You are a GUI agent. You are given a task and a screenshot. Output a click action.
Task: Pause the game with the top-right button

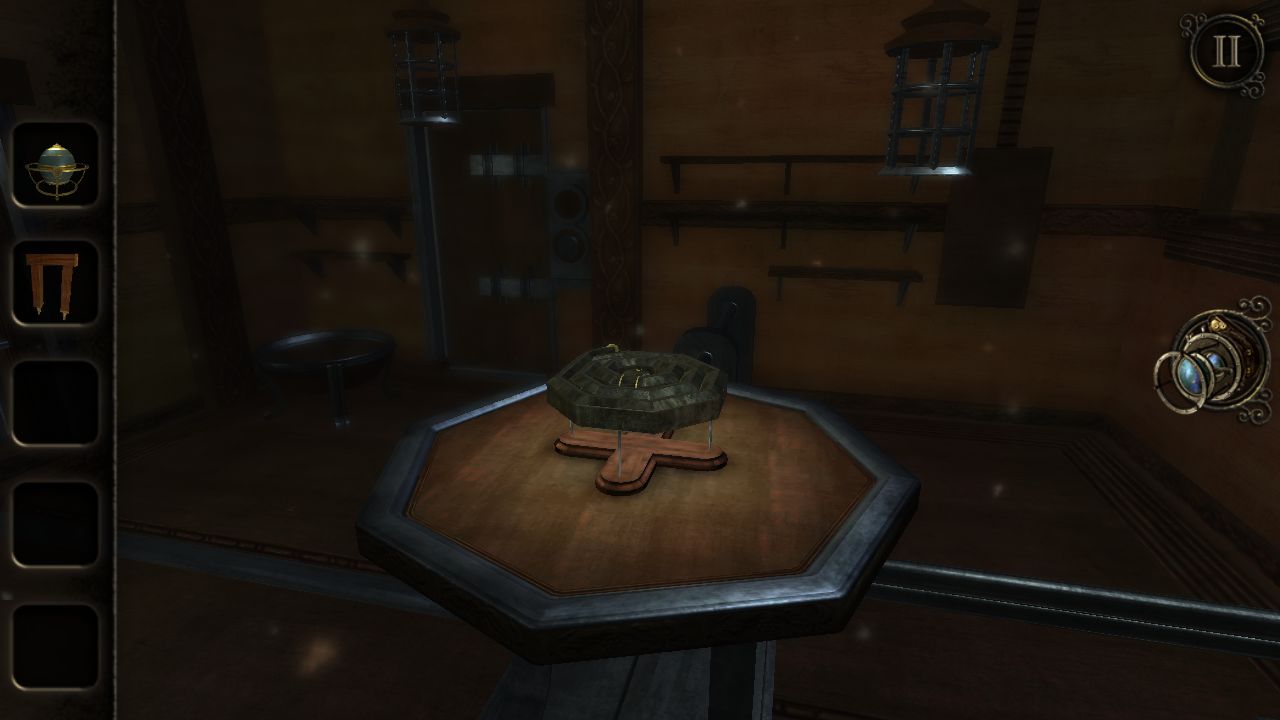(1226, 53)
